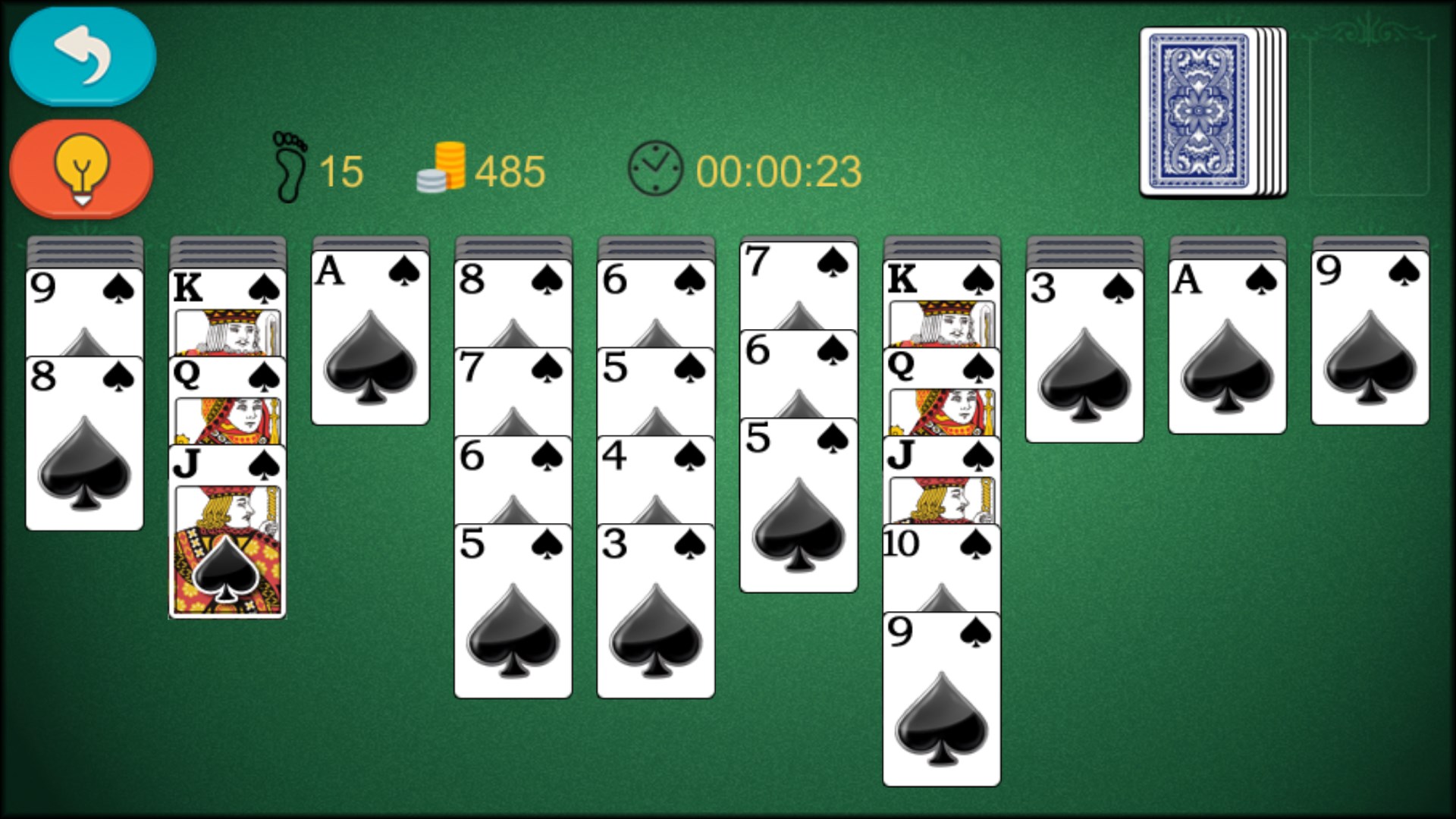The width and height of the screenshot is (1456, 819).
Task: Request a hint via the lightbulb icon
Action: pyautogui.click(x=81, y=168)
